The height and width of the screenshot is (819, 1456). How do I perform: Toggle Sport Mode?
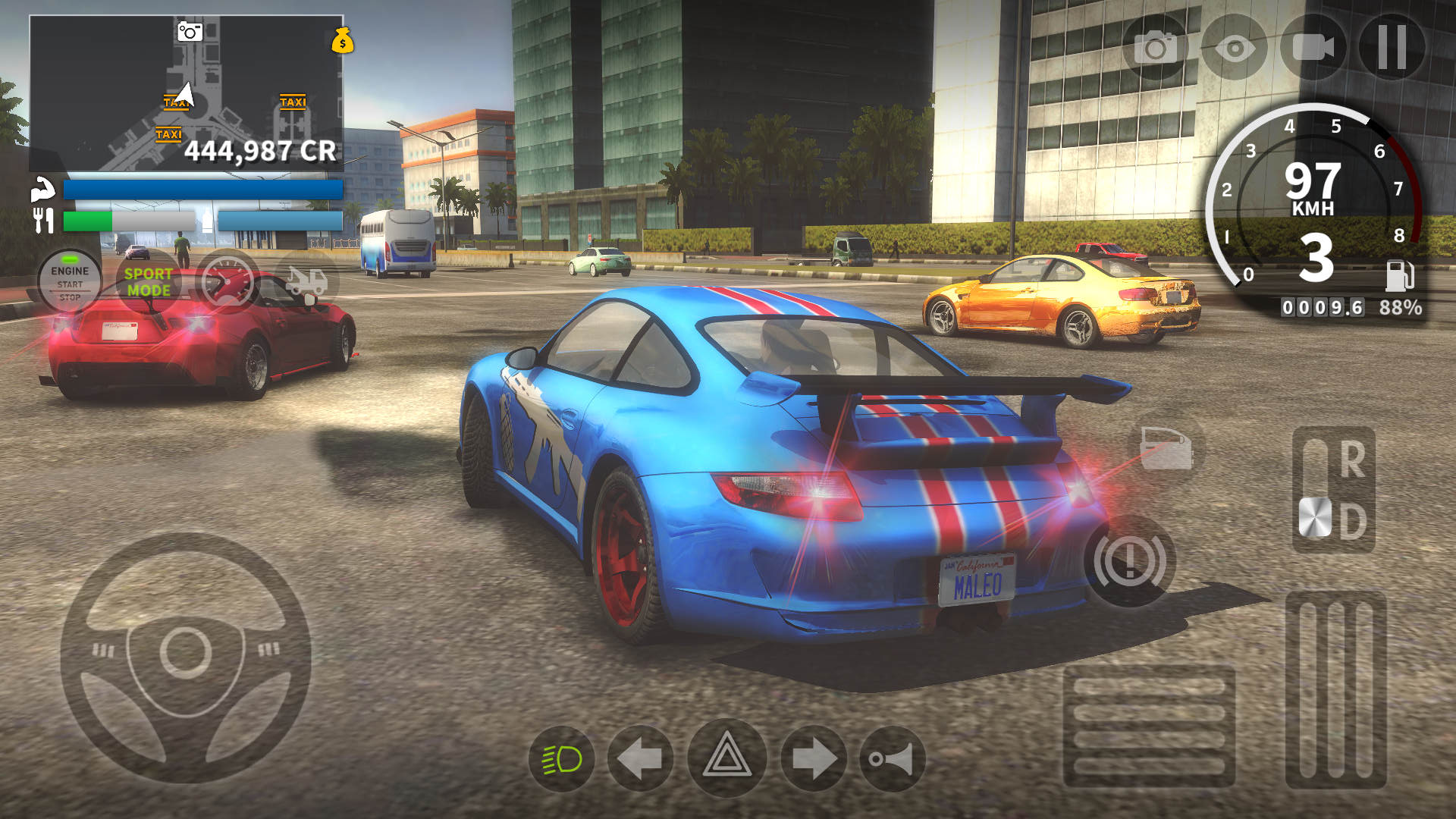pyautogui.click(x=149, y=281)
